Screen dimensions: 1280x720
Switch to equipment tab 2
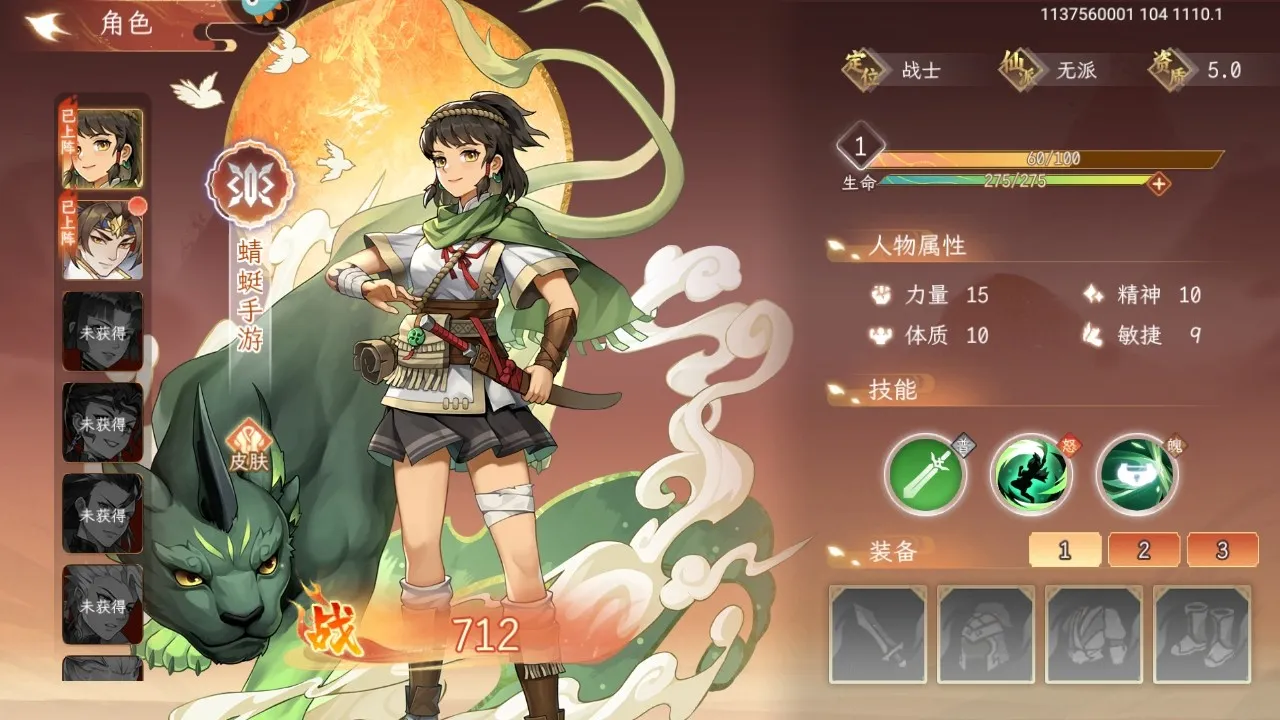pyautogui.click(x=1143, y=549)
